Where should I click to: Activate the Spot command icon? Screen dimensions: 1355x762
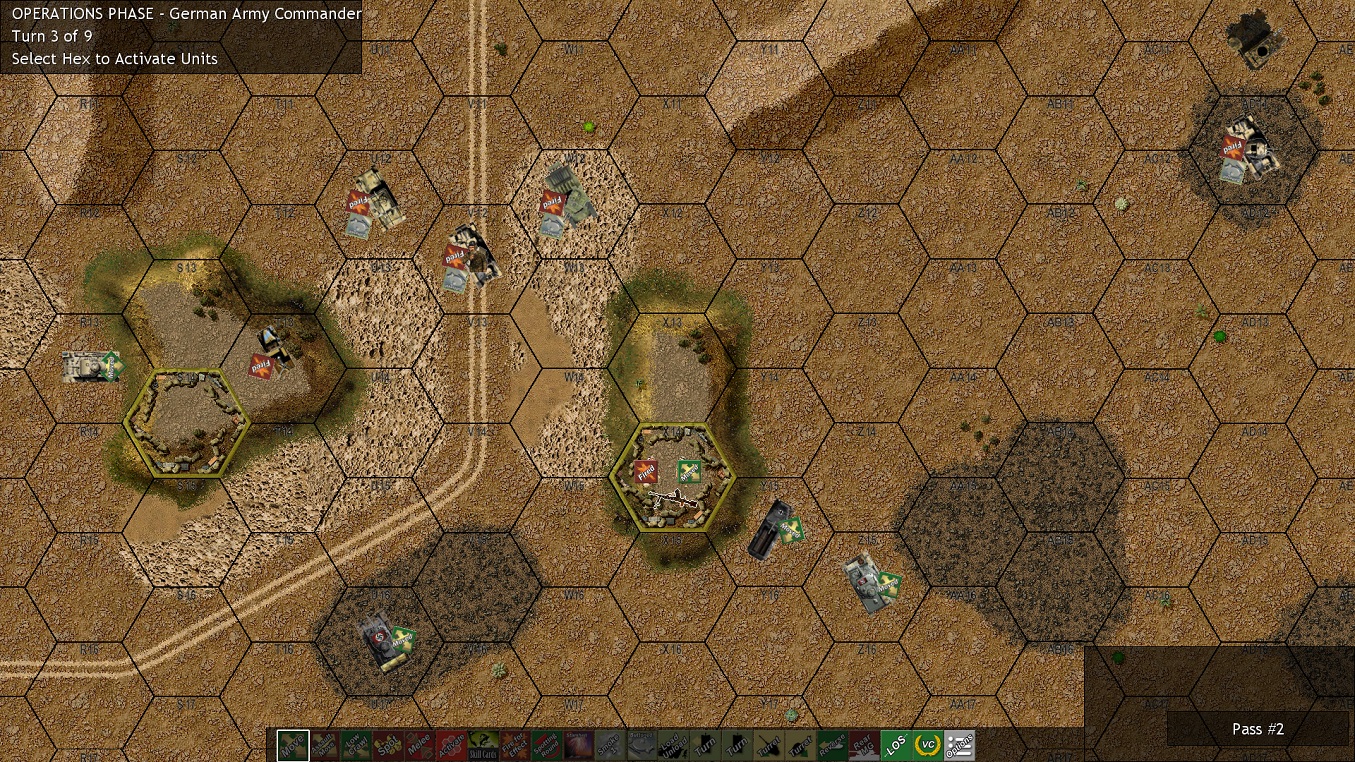(x=386, y=745)
